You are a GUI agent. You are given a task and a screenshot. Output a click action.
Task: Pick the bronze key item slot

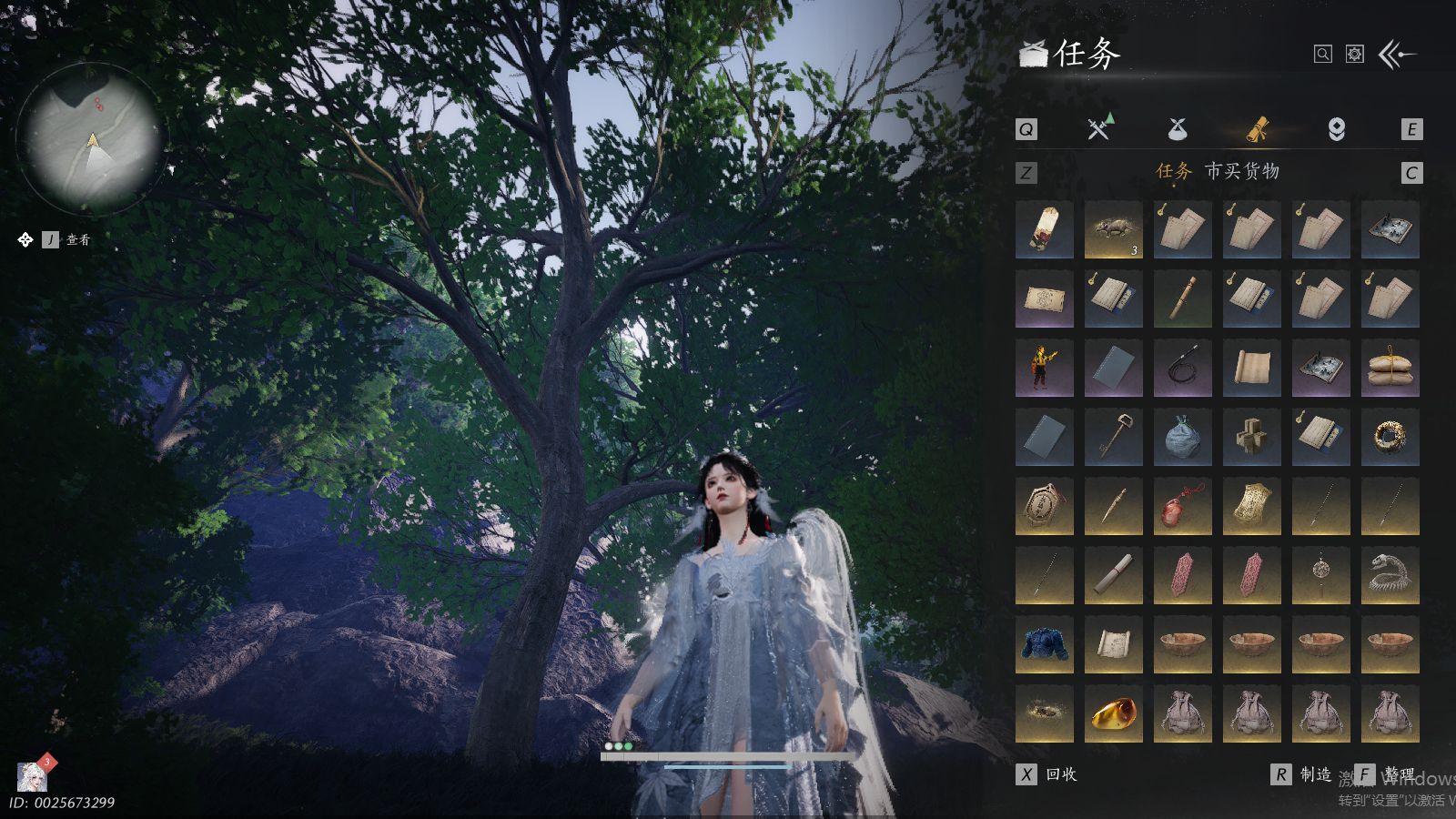1113,437
